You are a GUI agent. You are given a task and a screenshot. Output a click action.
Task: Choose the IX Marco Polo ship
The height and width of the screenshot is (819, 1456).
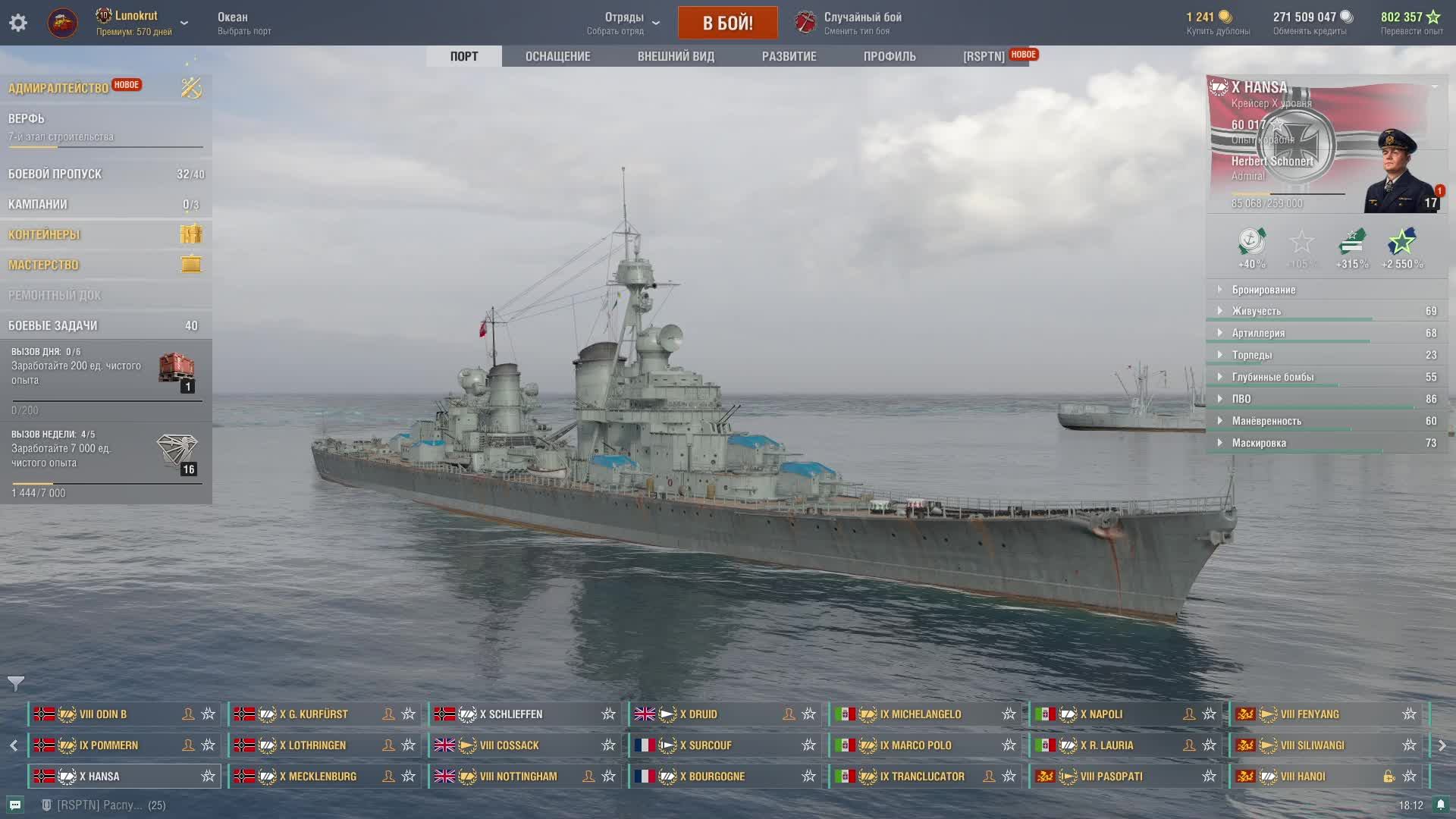coord(915,745)
